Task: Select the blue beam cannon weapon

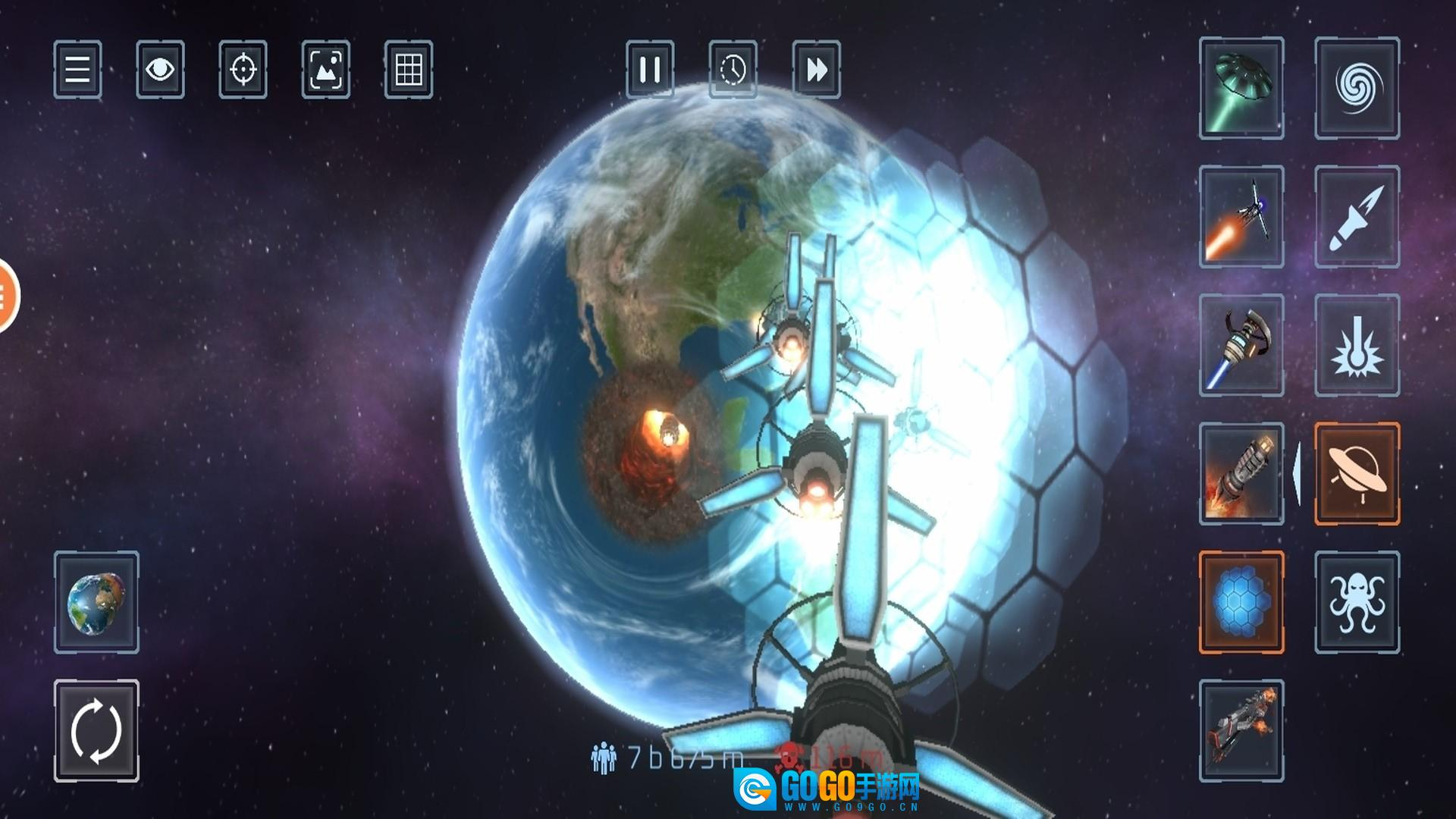Action: (1241, 345)
